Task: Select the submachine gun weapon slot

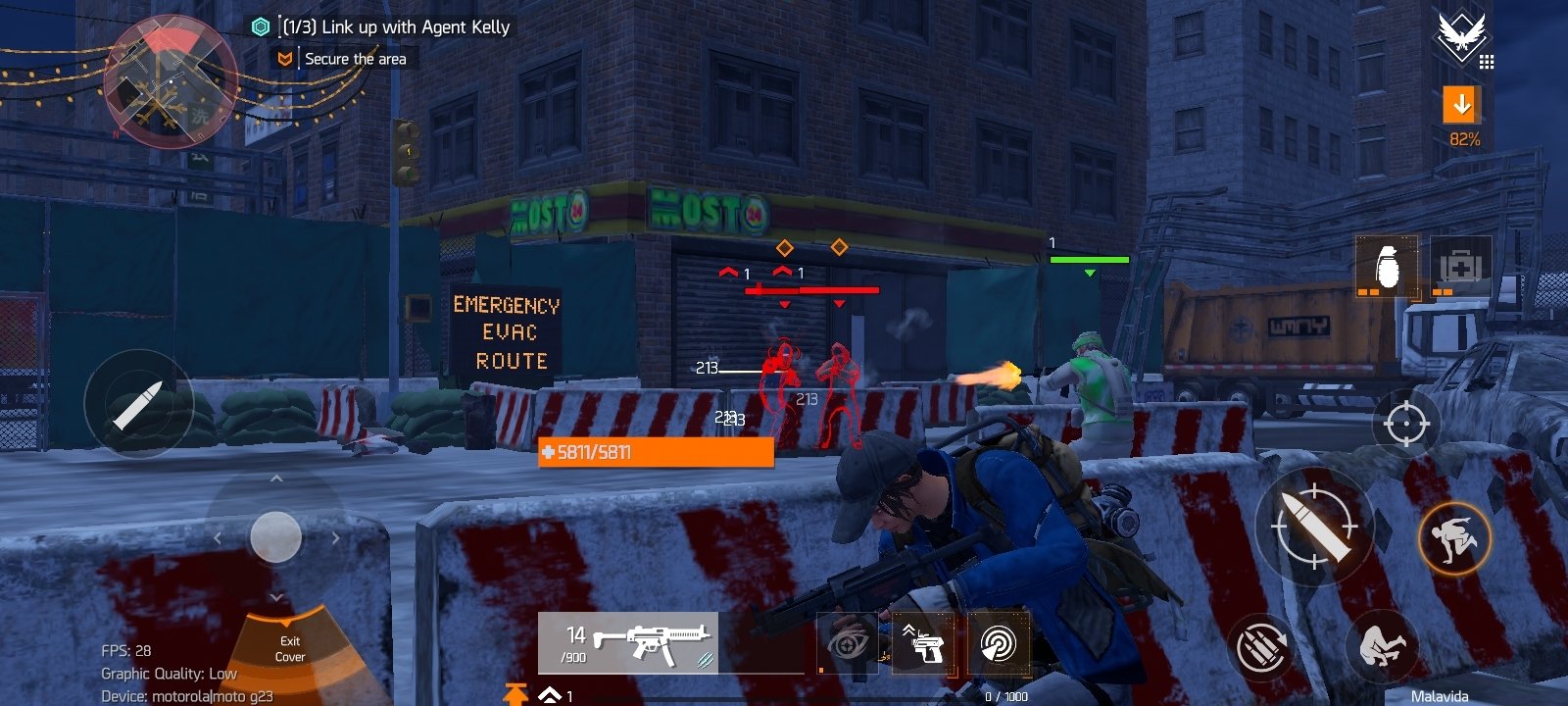Action: pyautogui.click(x=628, y=643)
